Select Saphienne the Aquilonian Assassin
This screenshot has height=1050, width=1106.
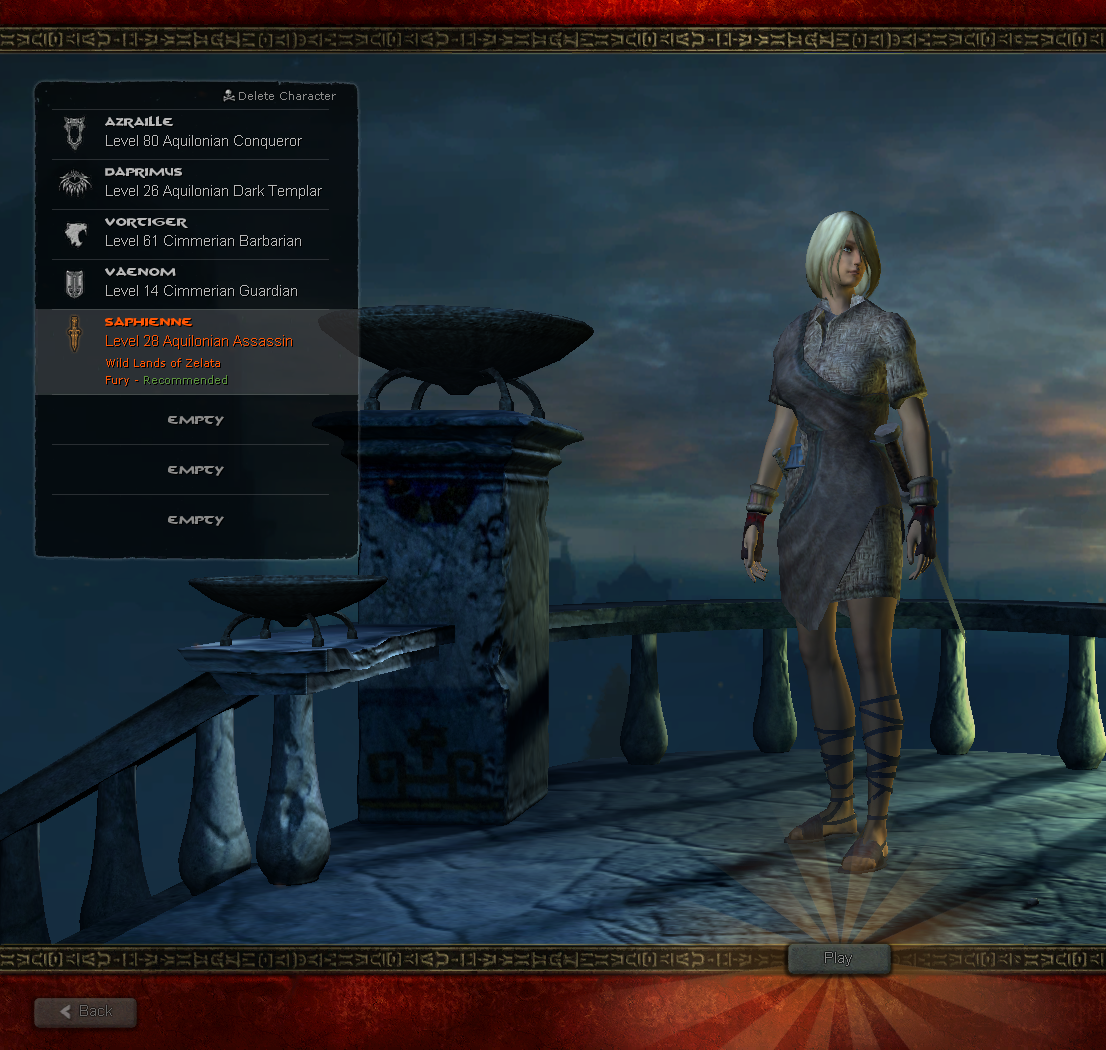click(190, 342)
